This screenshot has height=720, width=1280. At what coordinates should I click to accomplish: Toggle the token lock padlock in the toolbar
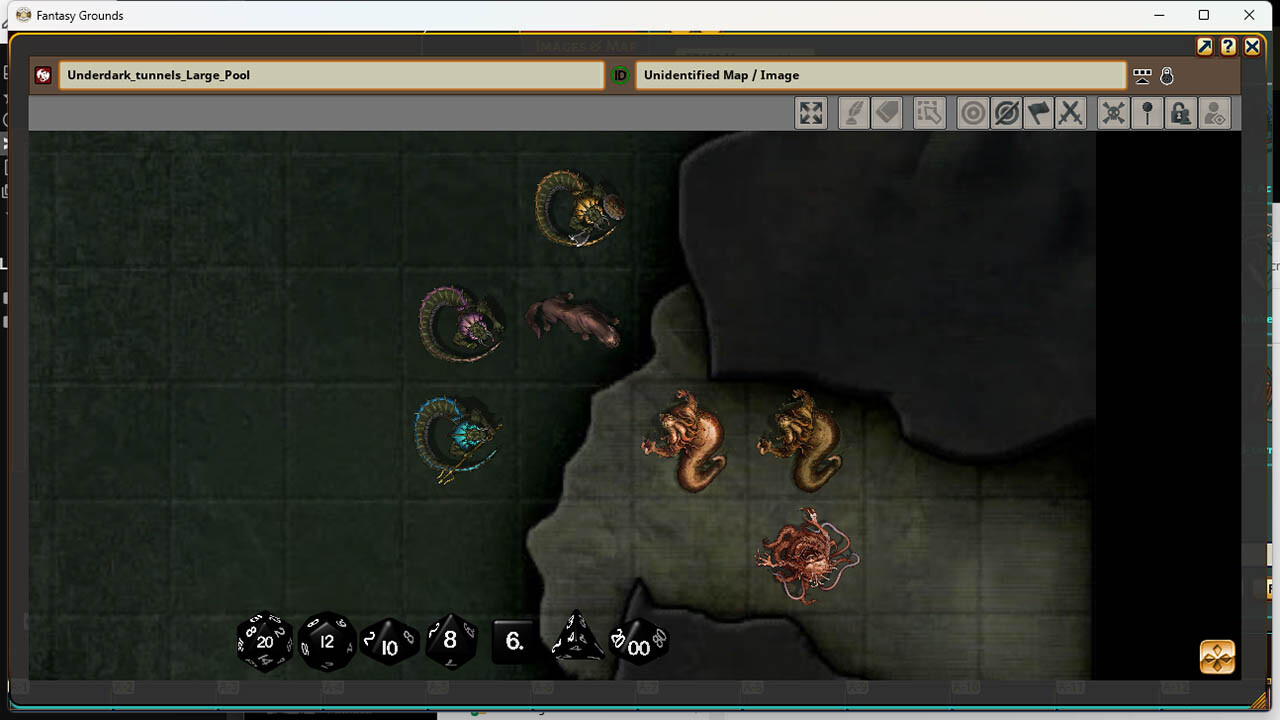tap(1180, 113)
